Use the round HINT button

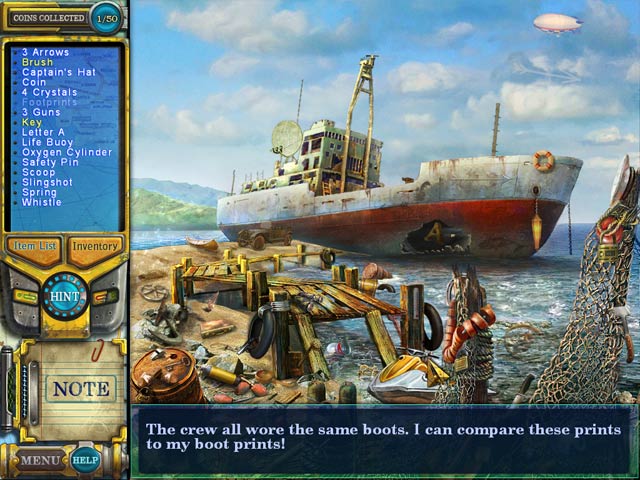coord(64,296)
